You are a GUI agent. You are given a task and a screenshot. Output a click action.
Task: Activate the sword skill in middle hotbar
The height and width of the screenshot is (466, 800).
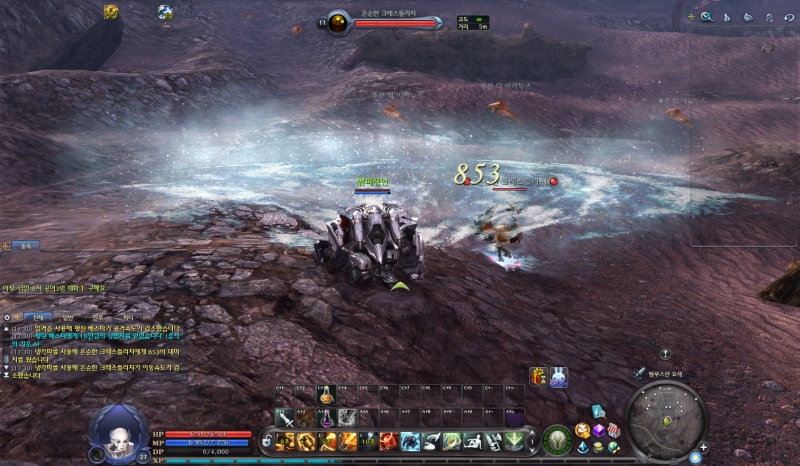pyautogui.click(x=284, y=418)
